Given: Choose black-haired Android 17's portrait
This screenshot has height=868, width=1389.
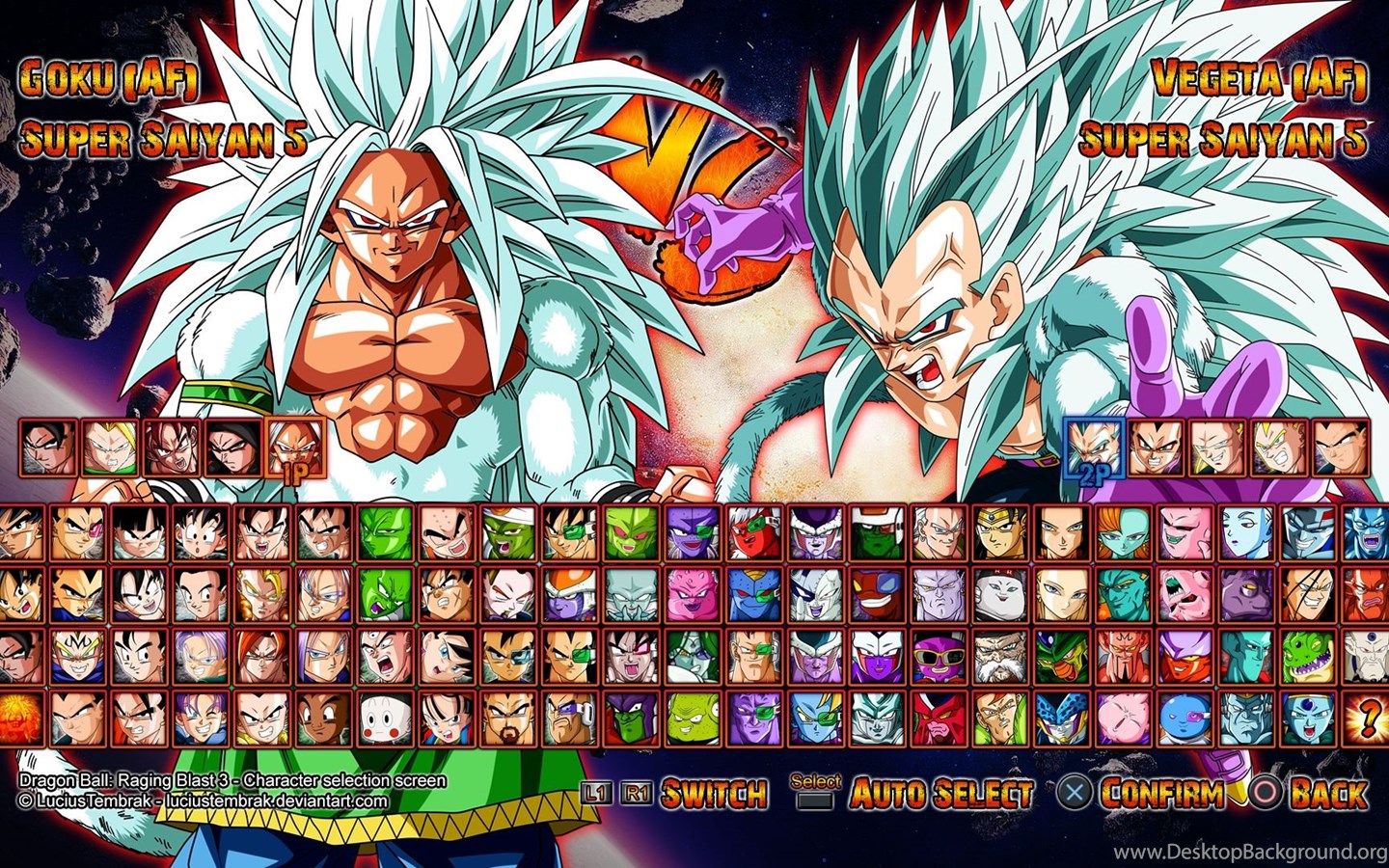Looking at the screenshot, I should (x=1059, y=532).
